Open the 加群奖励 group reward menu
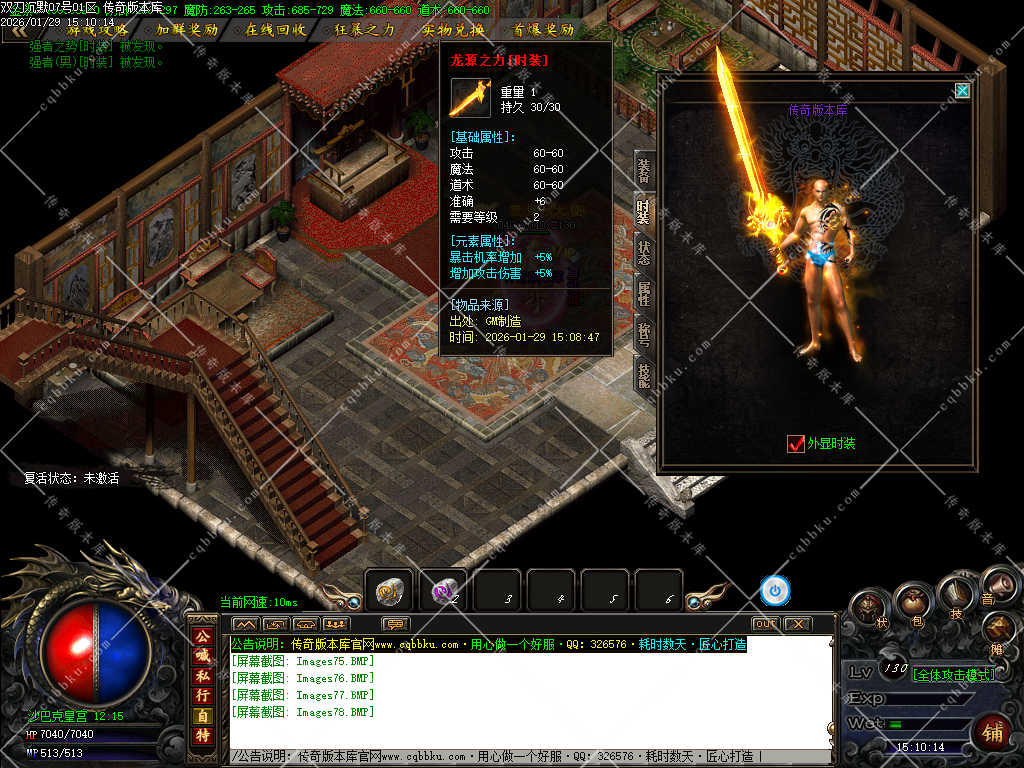Screen dimensions: 1024x768 [x=187, y=30]
